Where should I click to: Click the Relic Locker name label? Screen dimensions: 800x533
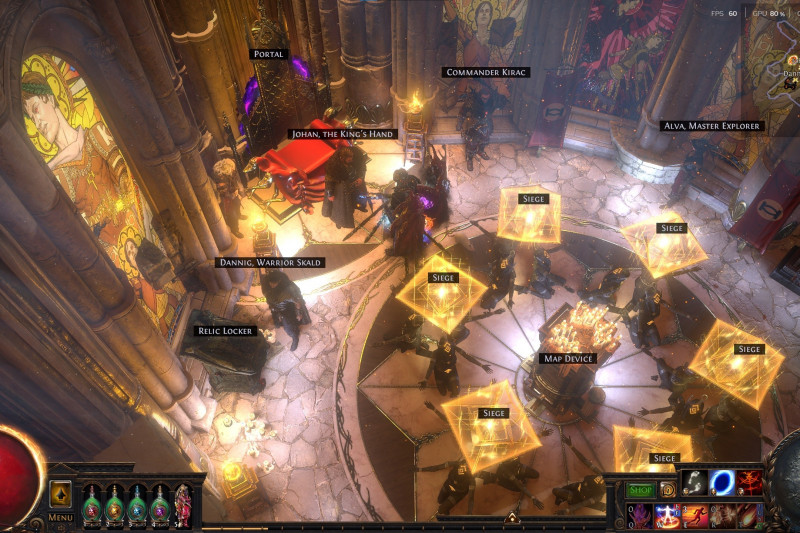tap(226, 330)
